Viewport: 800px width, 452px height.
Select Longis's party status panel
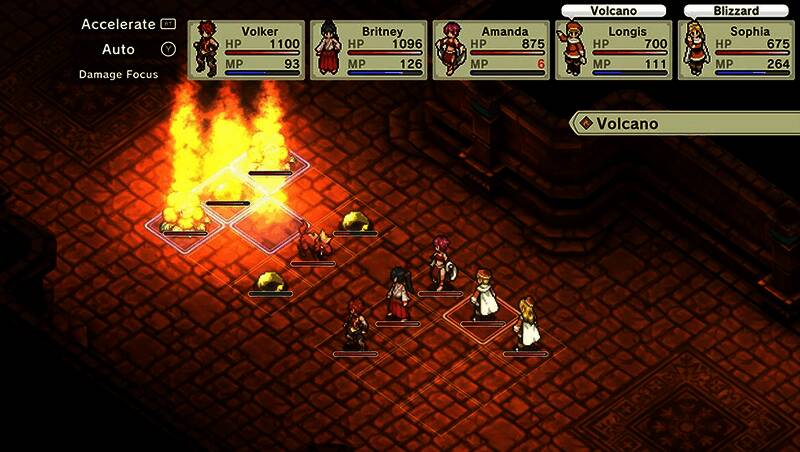[x=613, y=50]
